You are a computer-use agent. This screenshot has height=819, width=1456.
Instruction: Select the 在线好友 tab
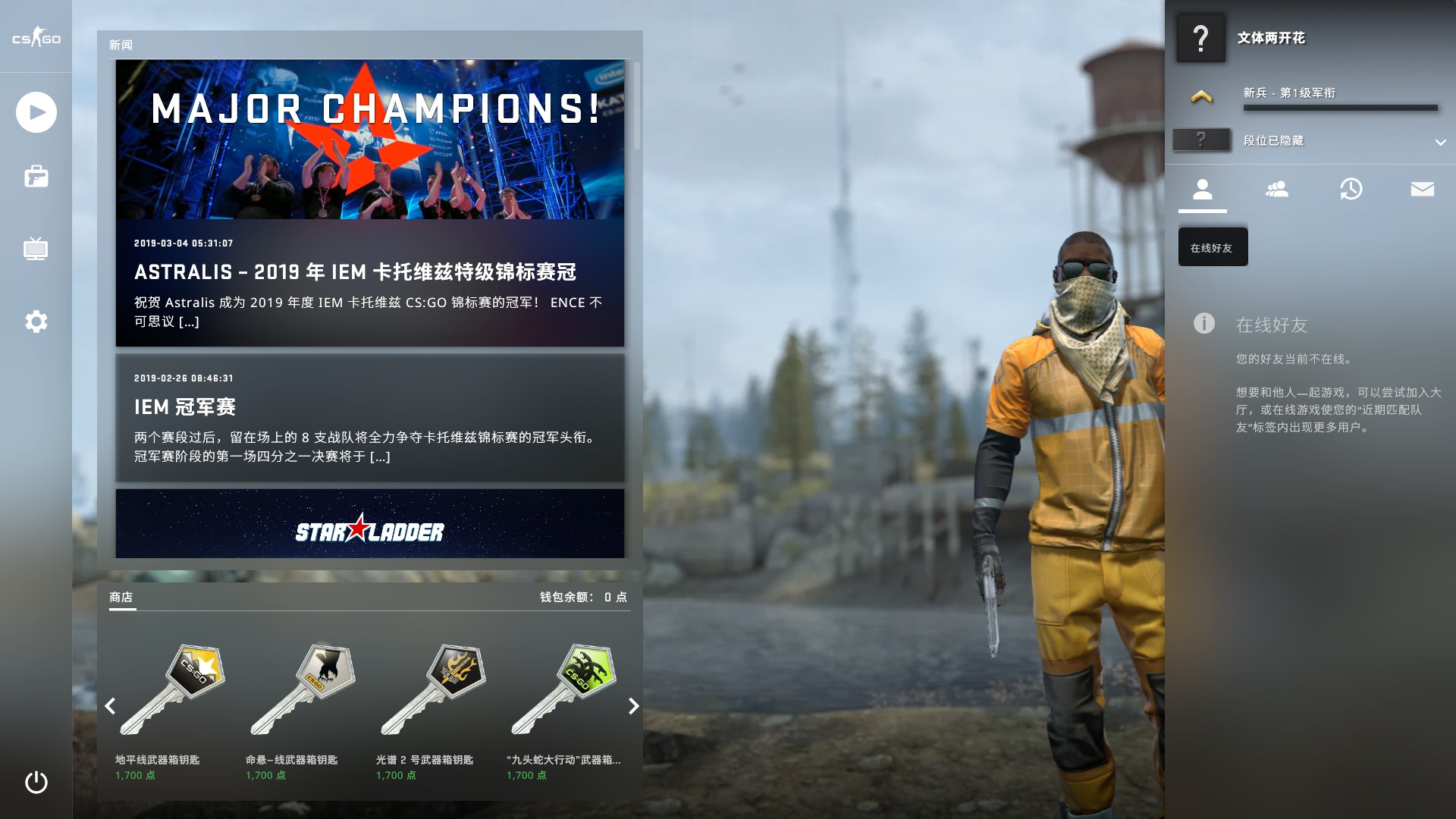(1213, 246)
